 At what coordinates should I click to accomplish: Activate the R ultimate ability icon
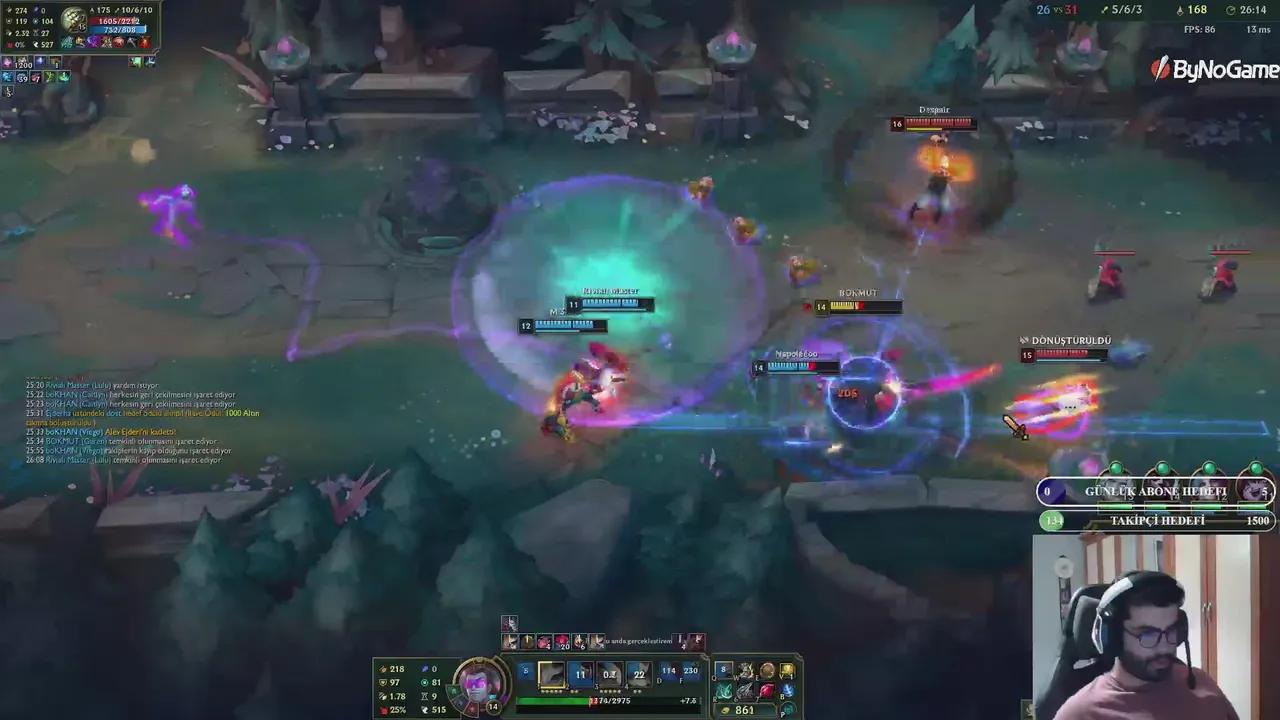coord(639,674)
